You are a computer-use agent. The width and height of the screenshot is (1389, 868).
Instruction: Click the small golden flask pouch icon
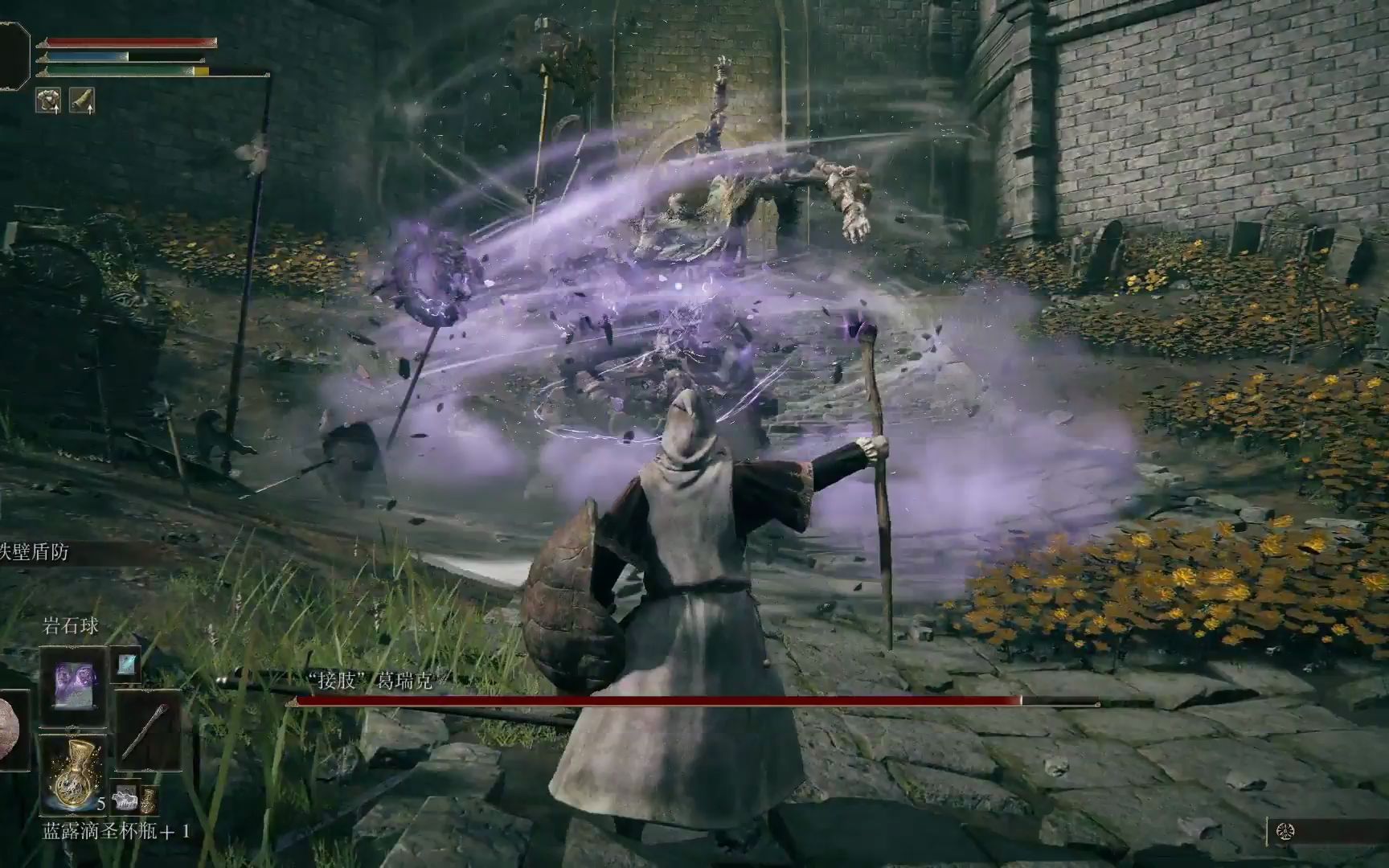149,800
